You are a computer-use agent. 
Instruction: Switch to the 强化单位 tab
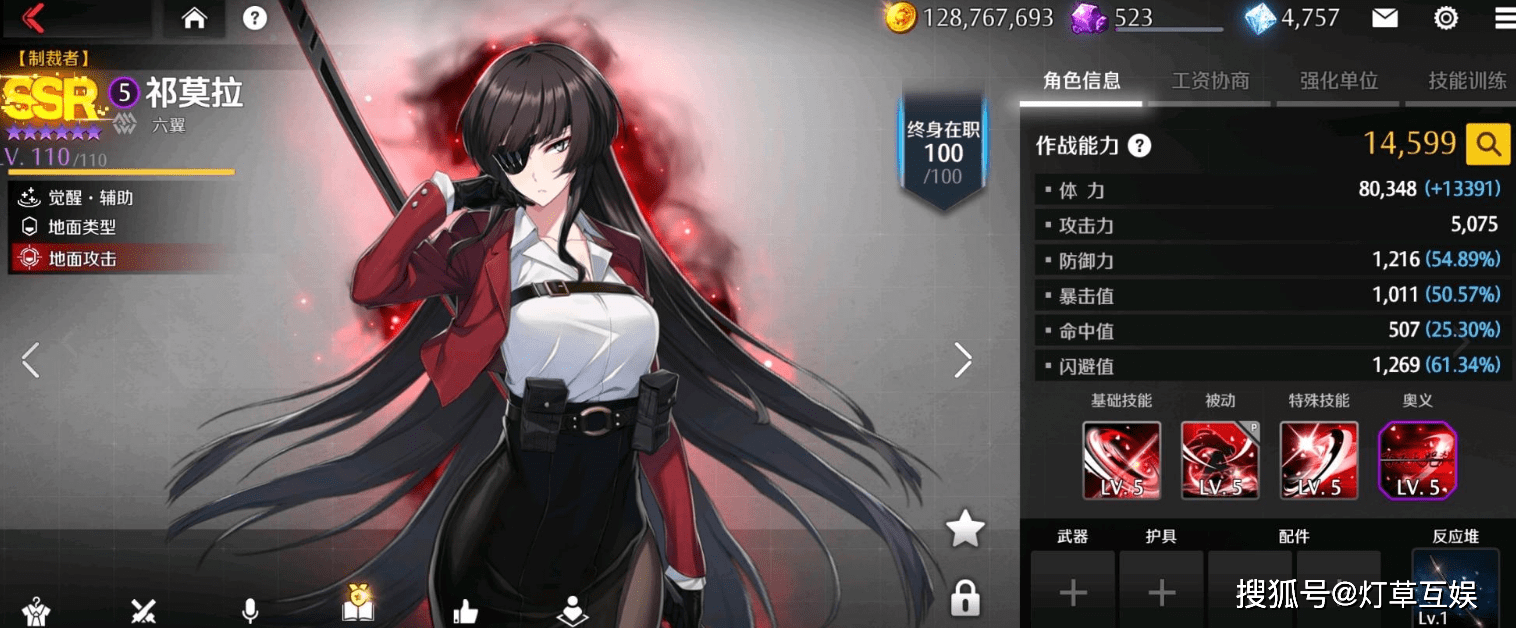(1338, 81)
